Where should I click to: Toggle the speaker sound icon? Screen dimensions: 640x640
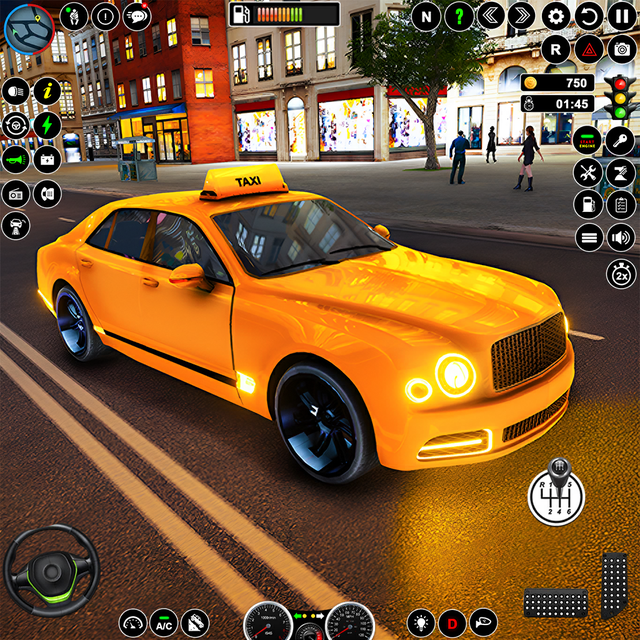(621, 237)
